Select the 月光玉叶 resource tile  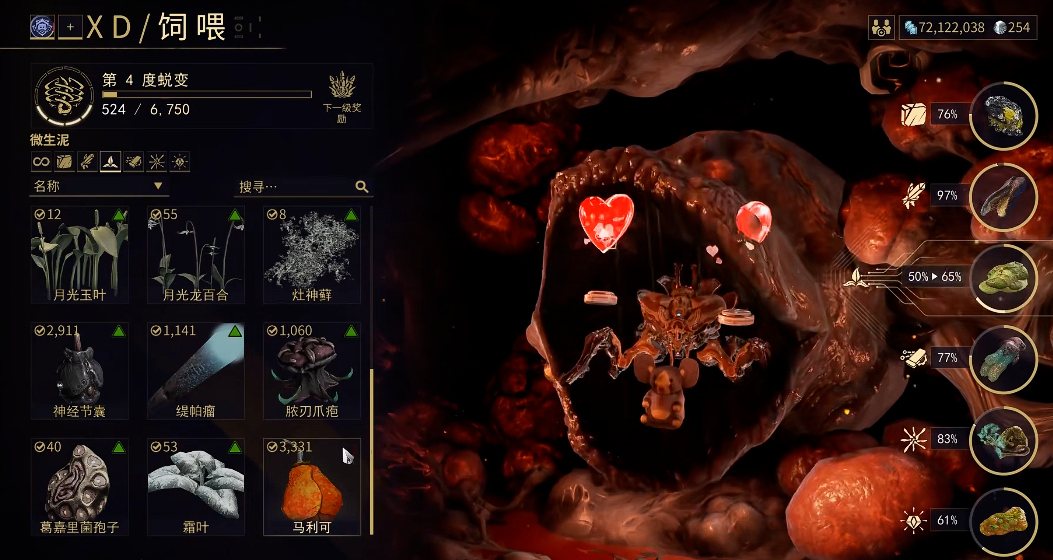79,254
